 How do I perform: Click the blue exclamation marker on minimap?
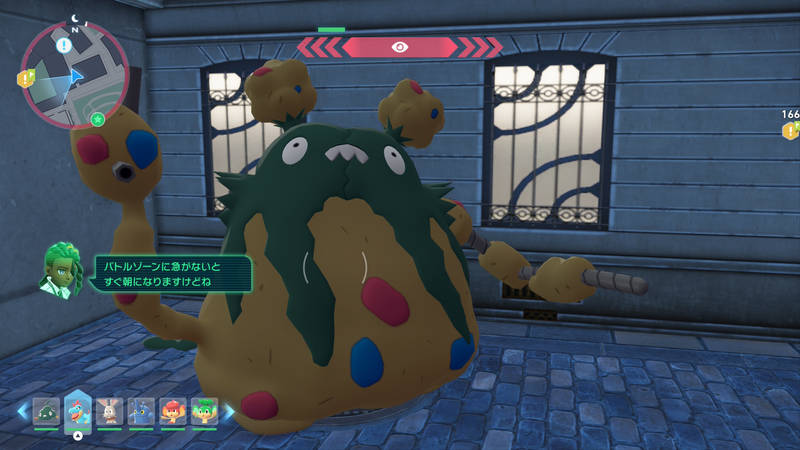(64, 45)
